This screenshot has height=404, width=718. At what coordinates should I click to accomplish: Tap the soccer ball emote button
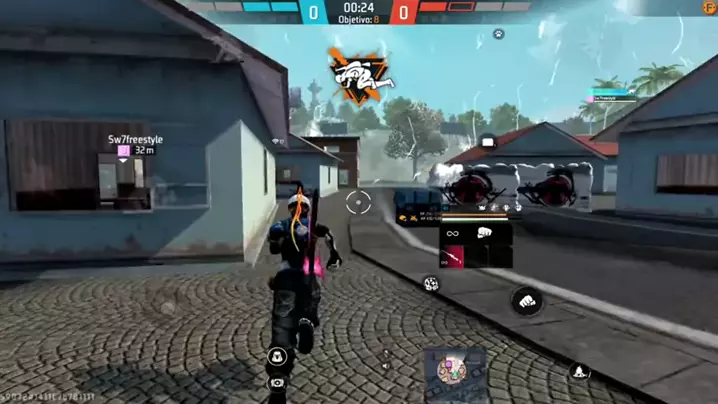(431, 284)
